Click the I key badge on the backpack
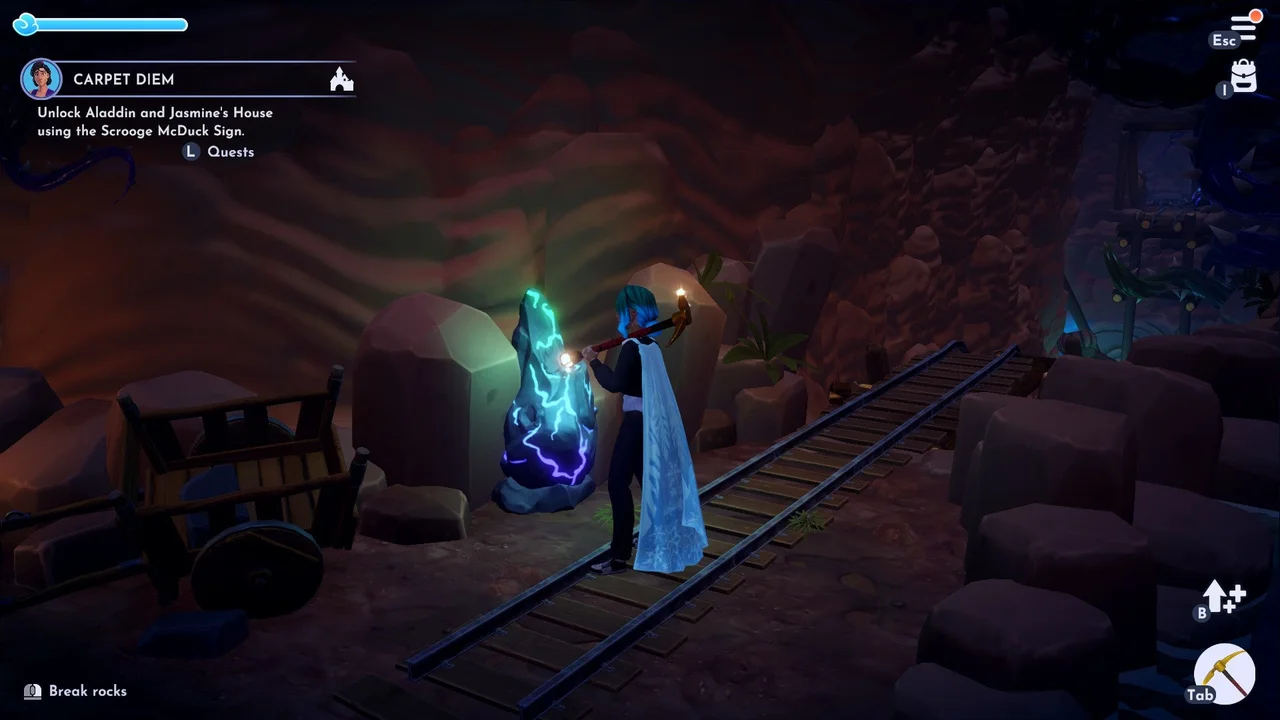Image resolution: width=1280 pixels, height=720 pixels. [x=1224, y=90]
